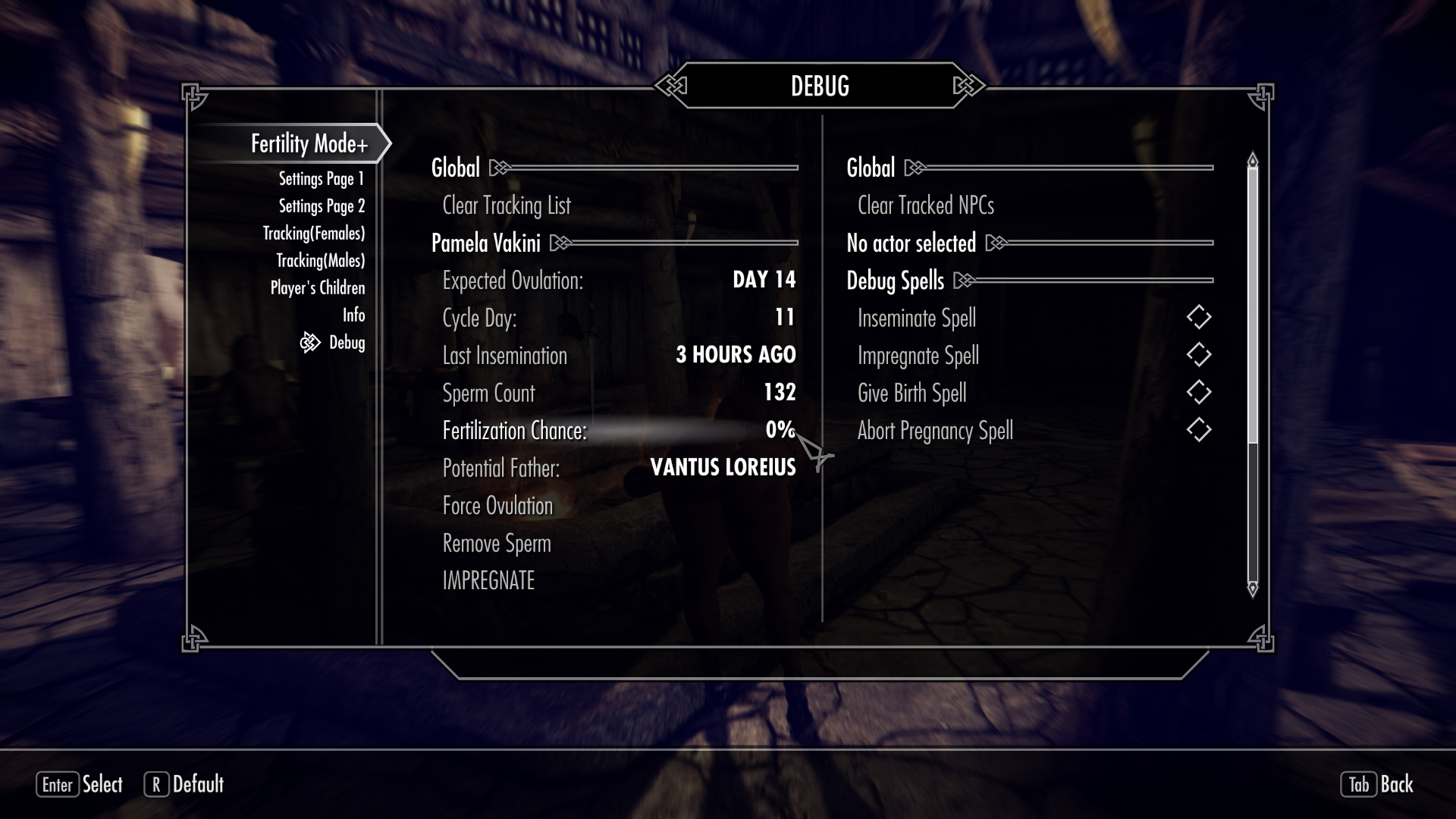The image size is (1456, 819).
Task: Click Force Ovulation for Pamela Vakini
Action: pyautogui.click(x=498, y=505)
